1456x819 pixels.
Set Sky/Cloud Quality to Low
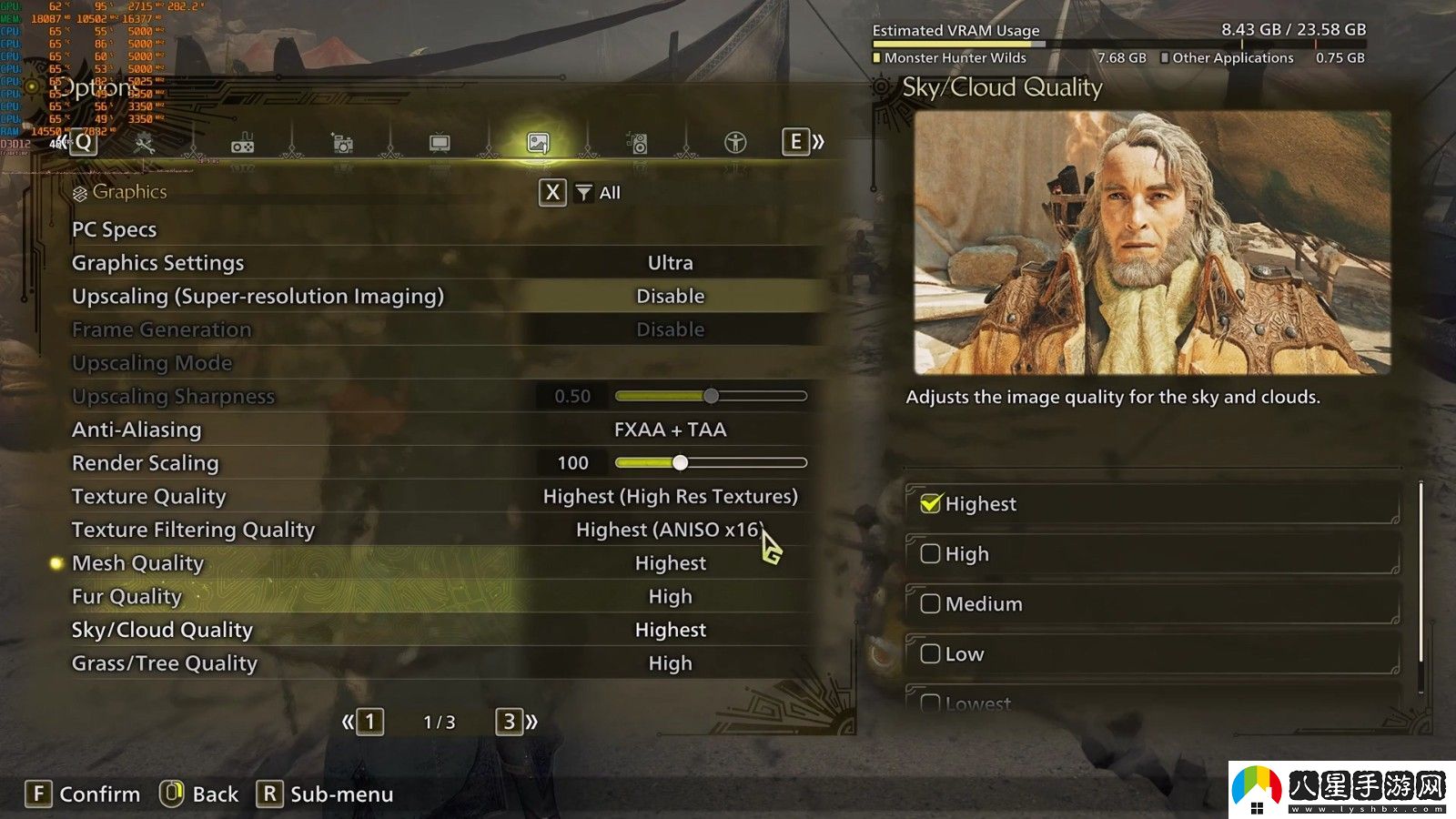pos(930,654)
